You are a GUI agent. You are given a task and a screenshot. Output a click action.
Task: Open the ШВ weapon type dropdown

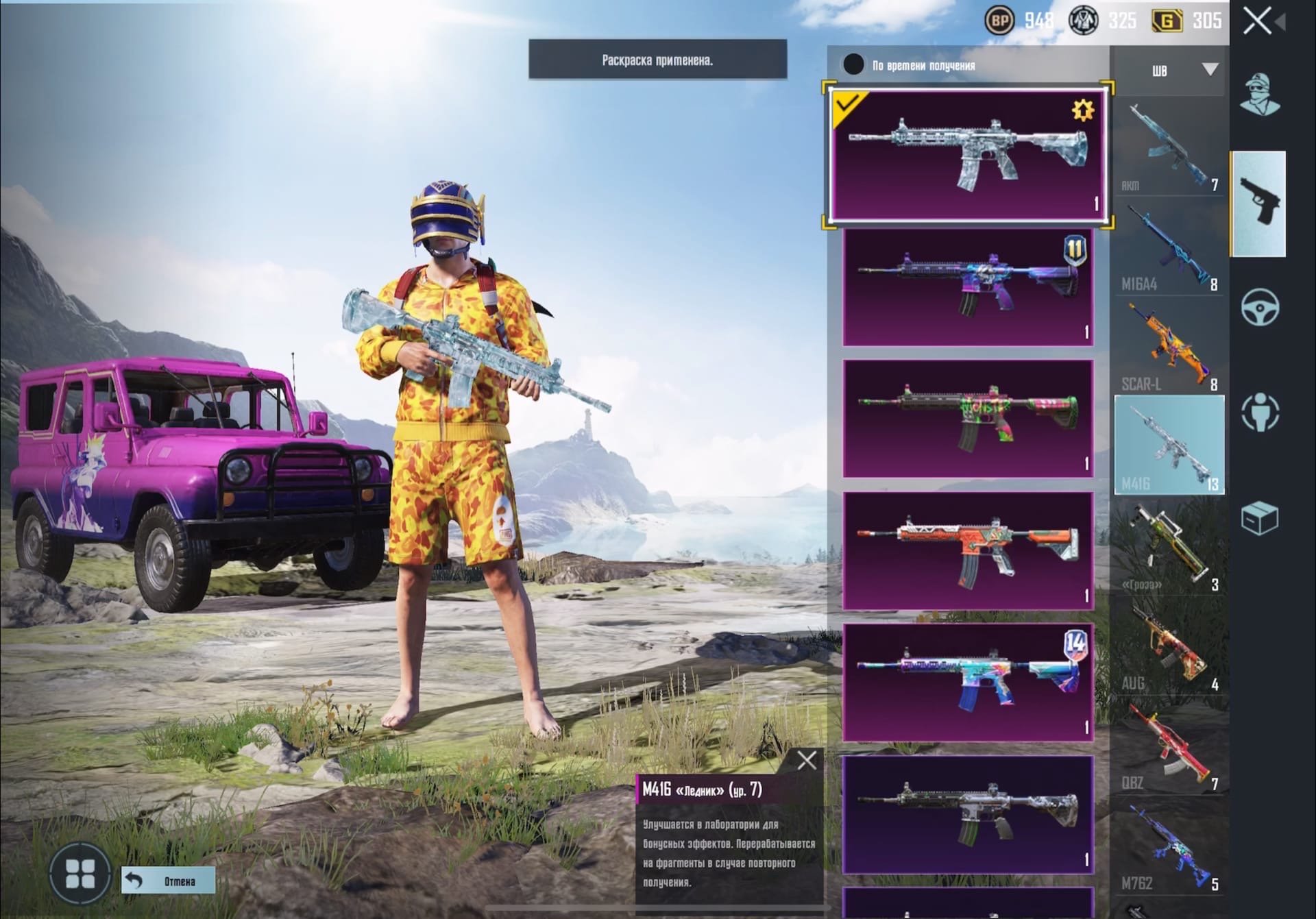pos(1178,70)
